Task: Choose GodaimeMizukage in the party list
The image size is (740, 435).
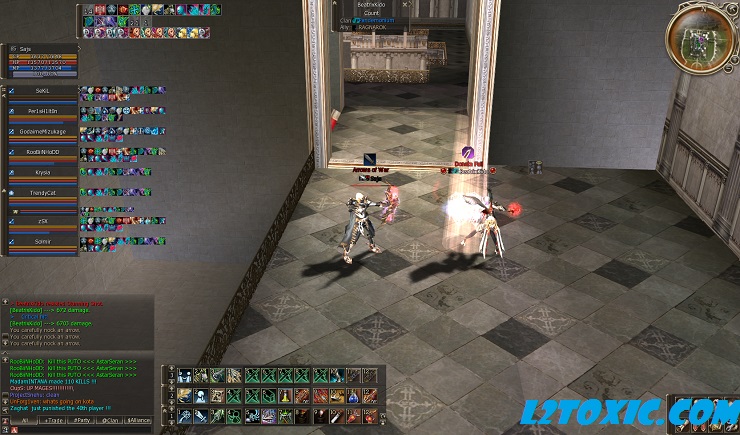Action: click(43, 132)
